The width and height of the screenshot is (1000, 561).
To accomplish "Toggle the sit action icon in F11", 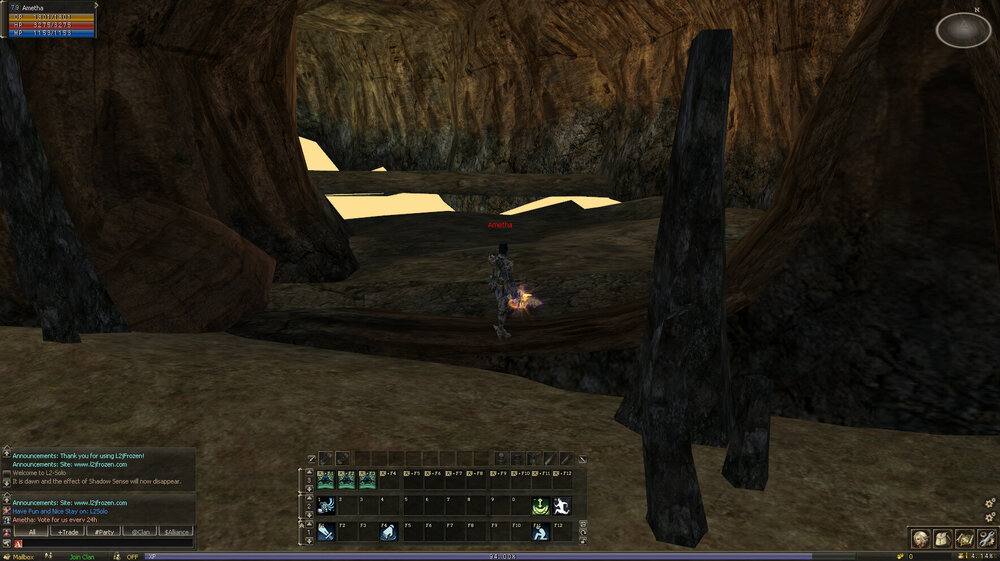I will pyautogui.click(x=539, y=533).
